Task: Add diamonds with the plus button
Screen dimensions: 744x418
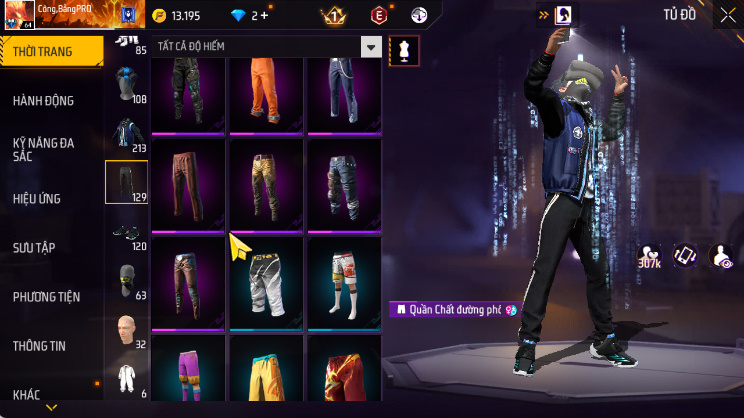Action: [264, 15]
